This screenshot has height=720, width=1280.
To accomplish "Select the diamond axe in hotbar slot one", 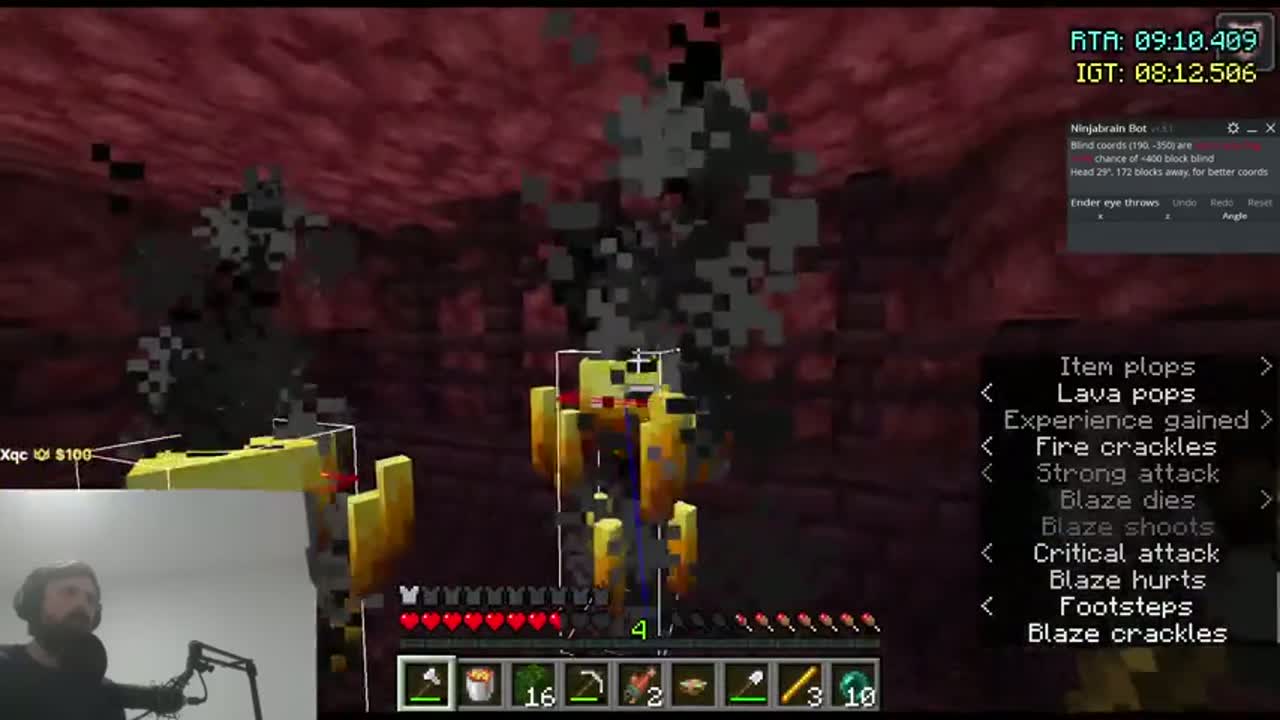I will pos(427,683).
